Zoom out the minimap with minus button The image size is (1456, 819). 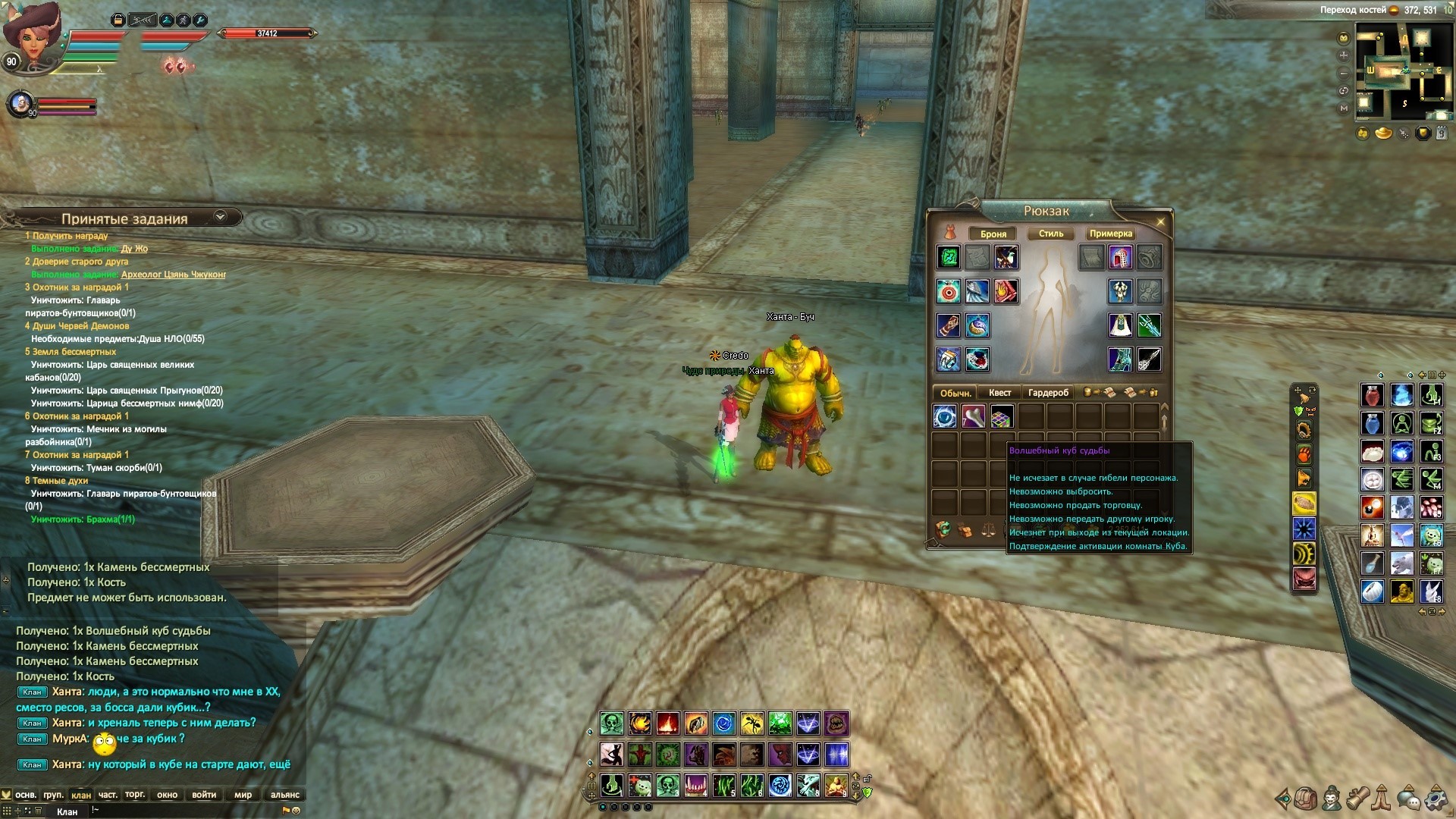[x=1344, y=74]
